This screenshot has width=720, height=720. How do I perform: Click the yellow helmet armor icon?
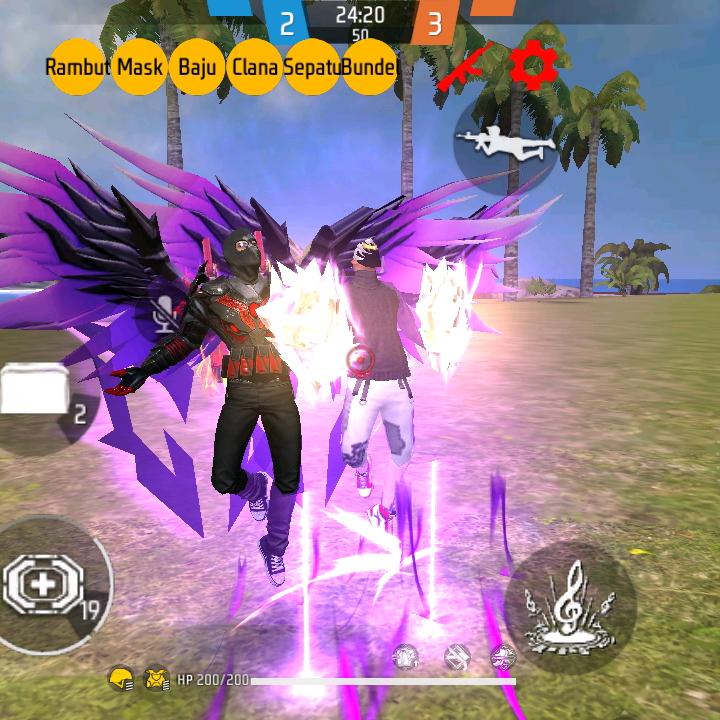[x=119, y=680]
